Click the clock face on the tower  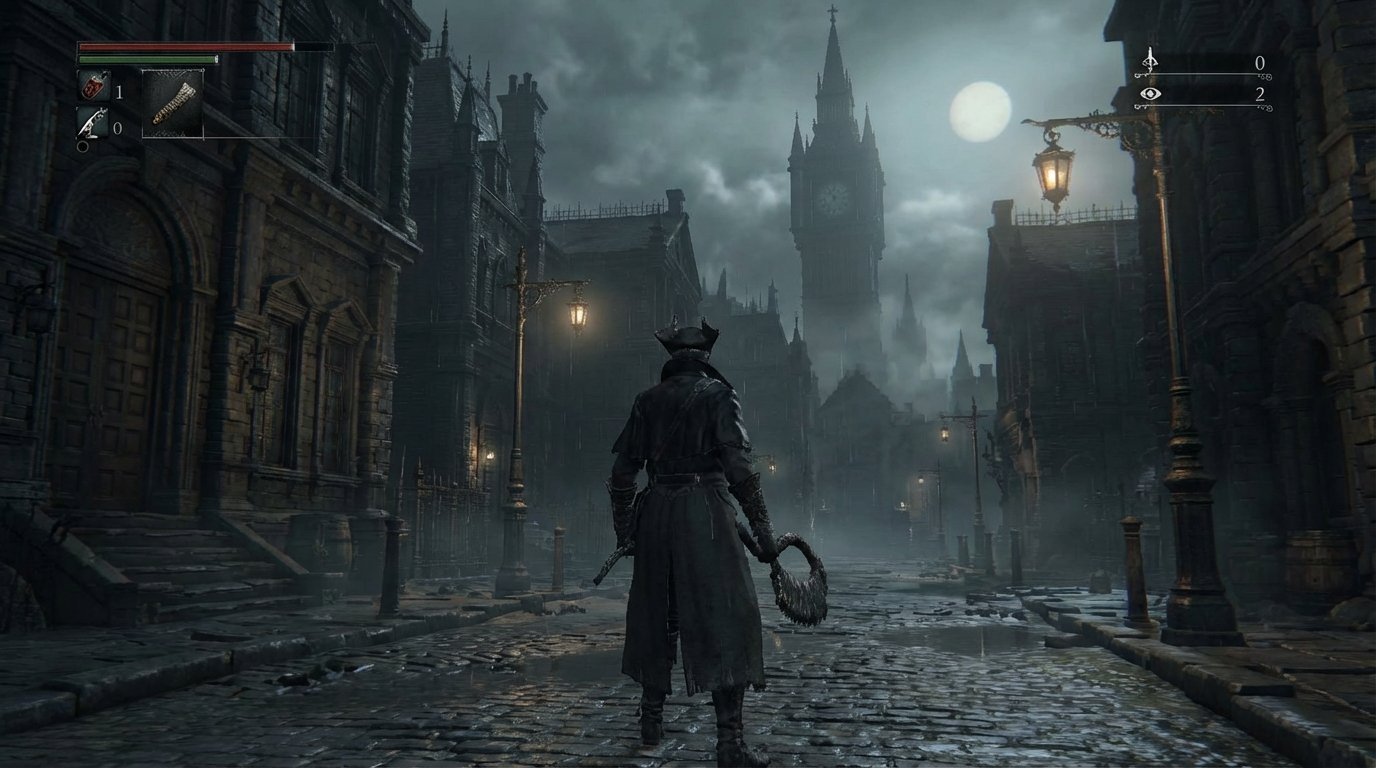point(833,197)
